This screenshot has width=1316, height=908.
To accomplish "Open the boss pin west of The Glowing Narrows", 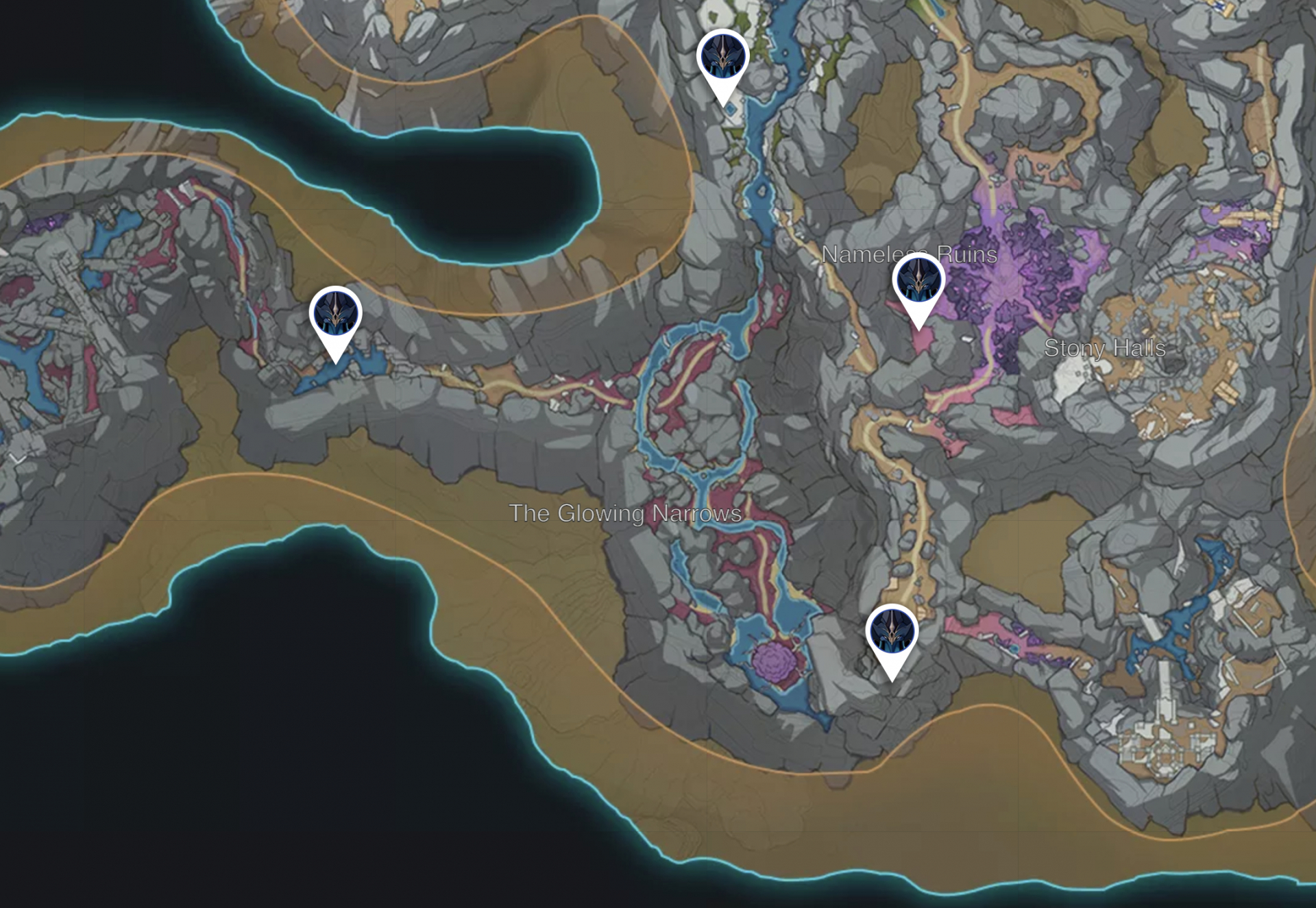I will (x=336, y=312).
